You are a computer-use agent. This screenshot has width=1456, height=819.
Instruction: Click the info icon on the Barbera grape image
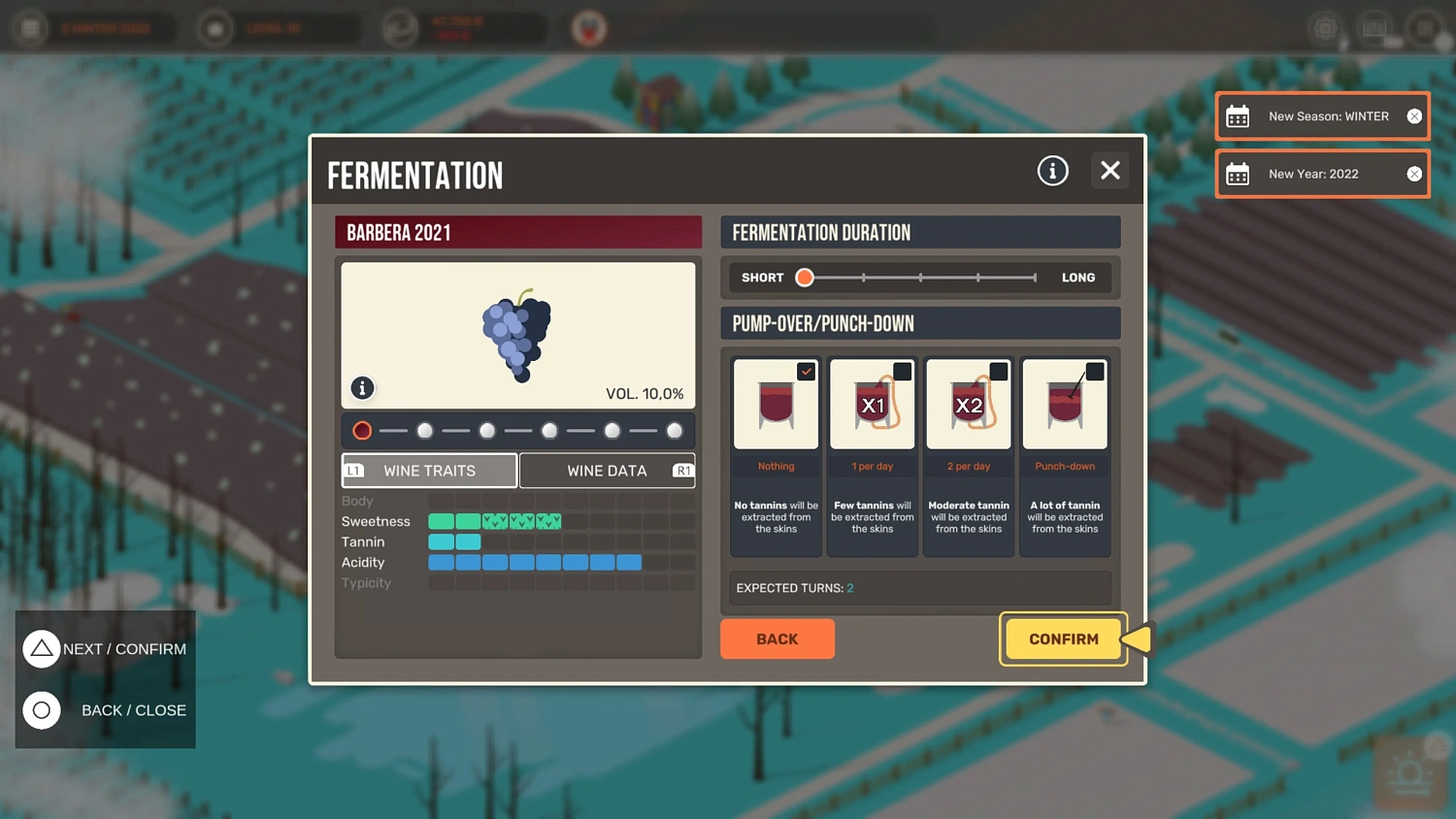click(362, 387)
